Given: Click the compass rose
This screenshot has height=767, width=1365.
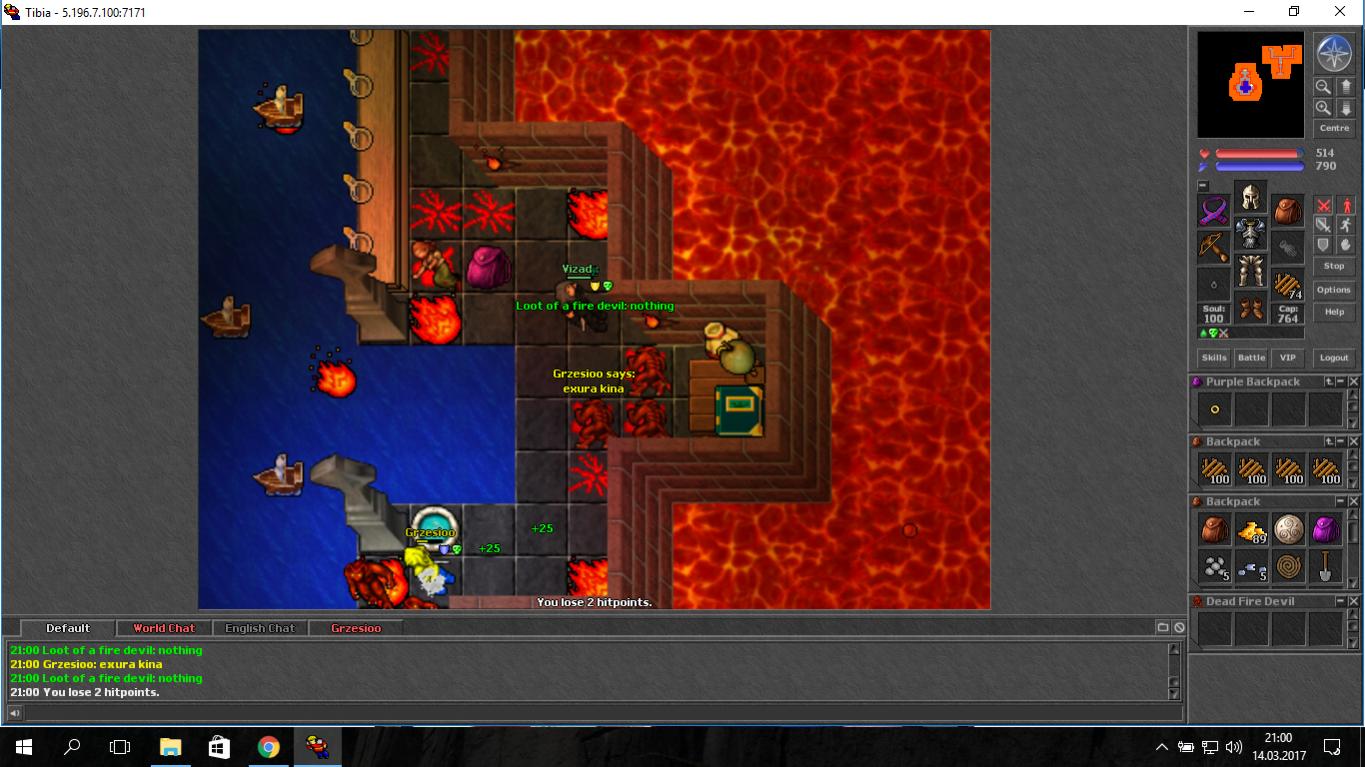Looking at the screenshot, I should click(x=1333, y=53).
